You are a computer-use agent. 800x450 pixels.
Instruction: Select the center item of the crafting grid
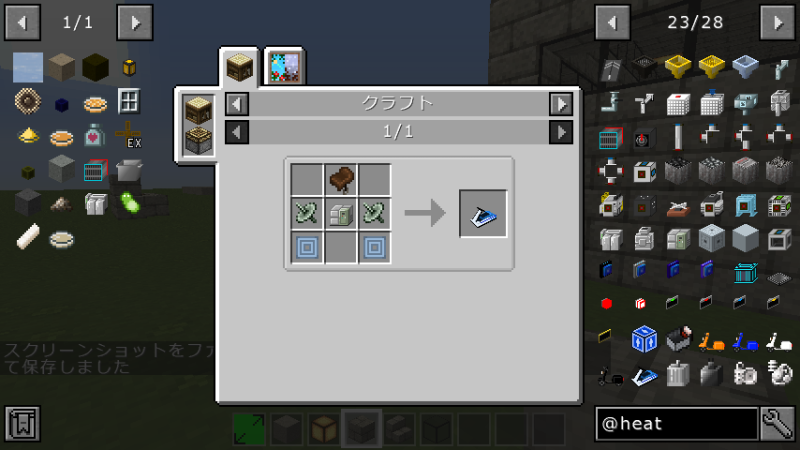coord(341,214)
